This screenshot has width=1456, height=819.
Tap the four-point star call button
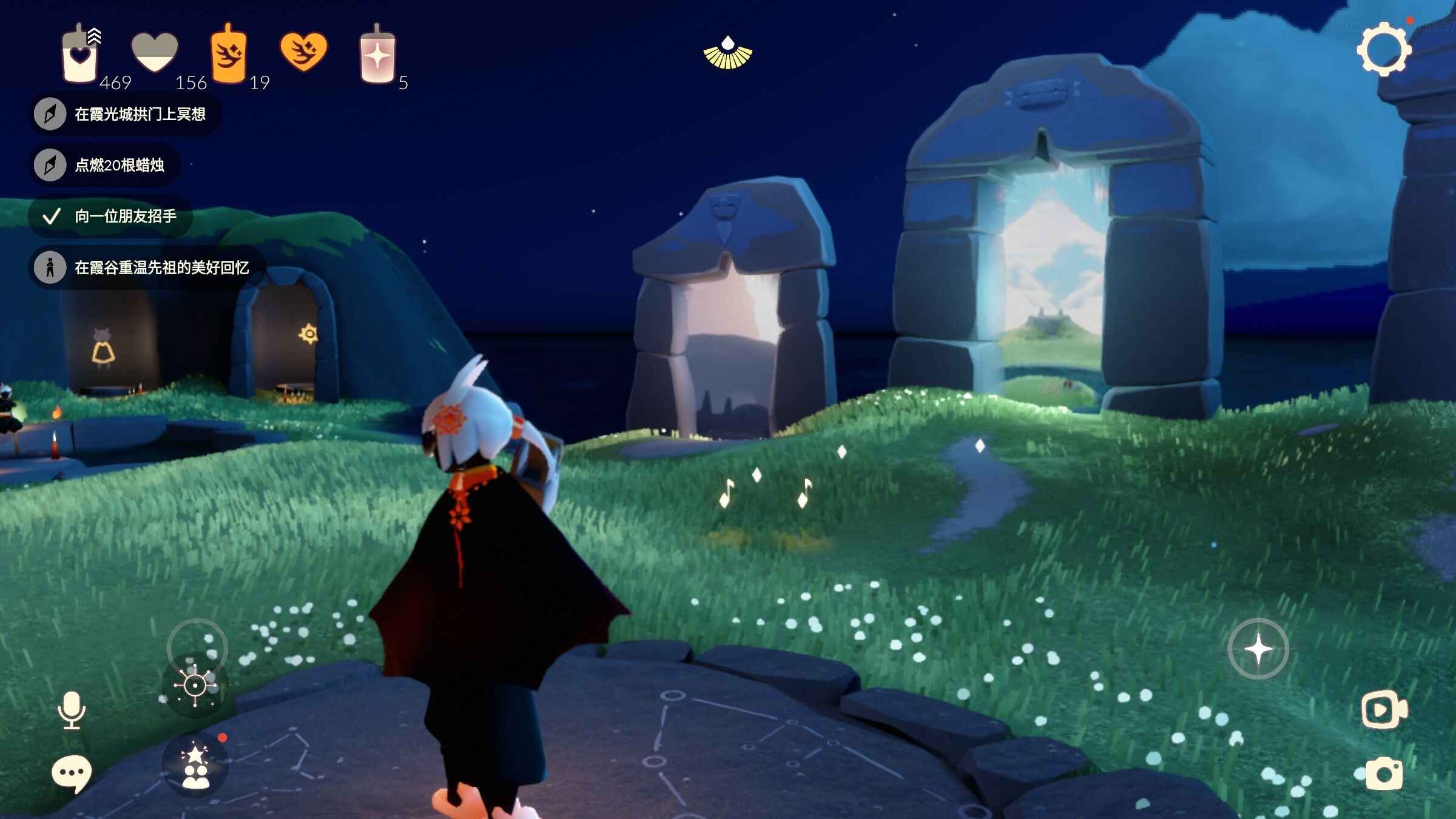[1258, 649]
